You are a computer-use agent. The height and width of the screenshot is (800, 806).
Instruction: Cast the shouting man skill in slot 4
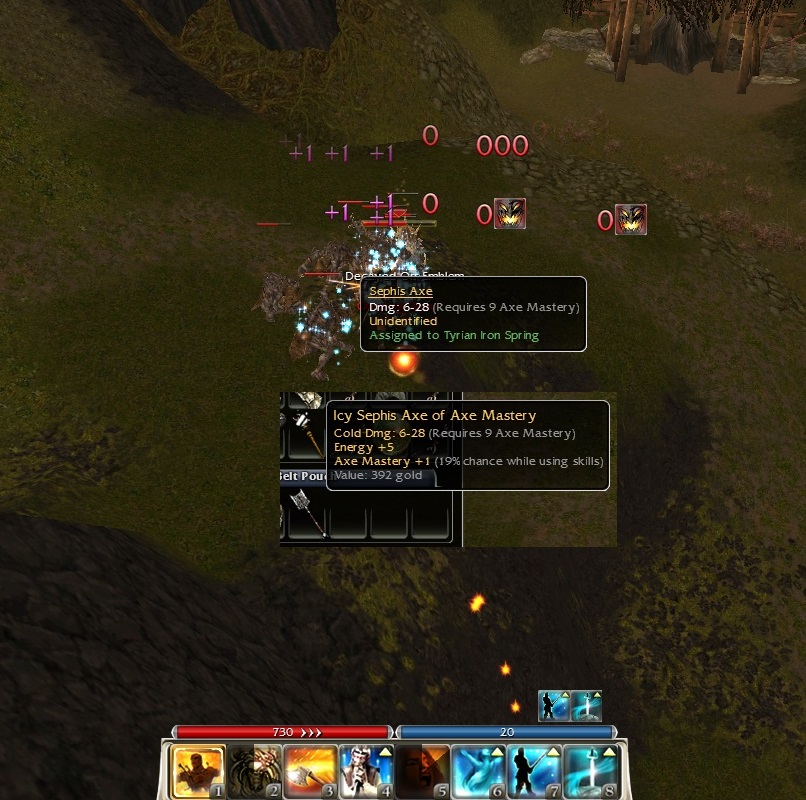tap(366, 770)
